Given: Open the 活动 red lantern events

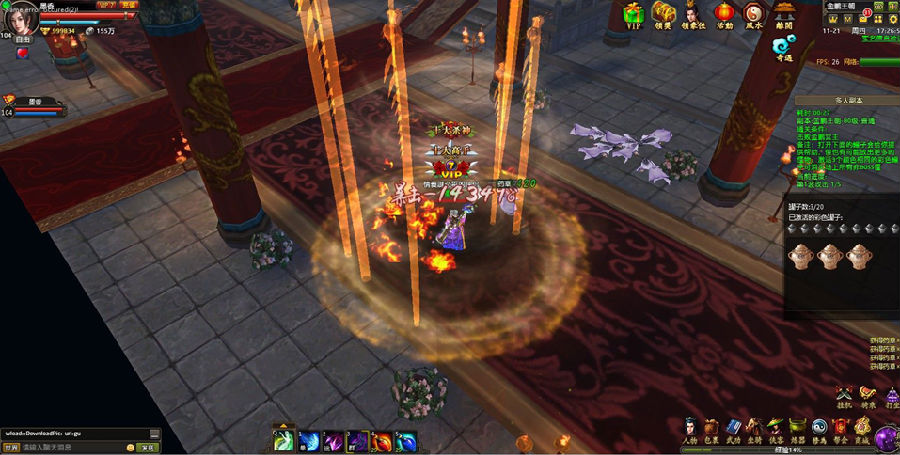Looking at the screenshot, I should [722, 13].
